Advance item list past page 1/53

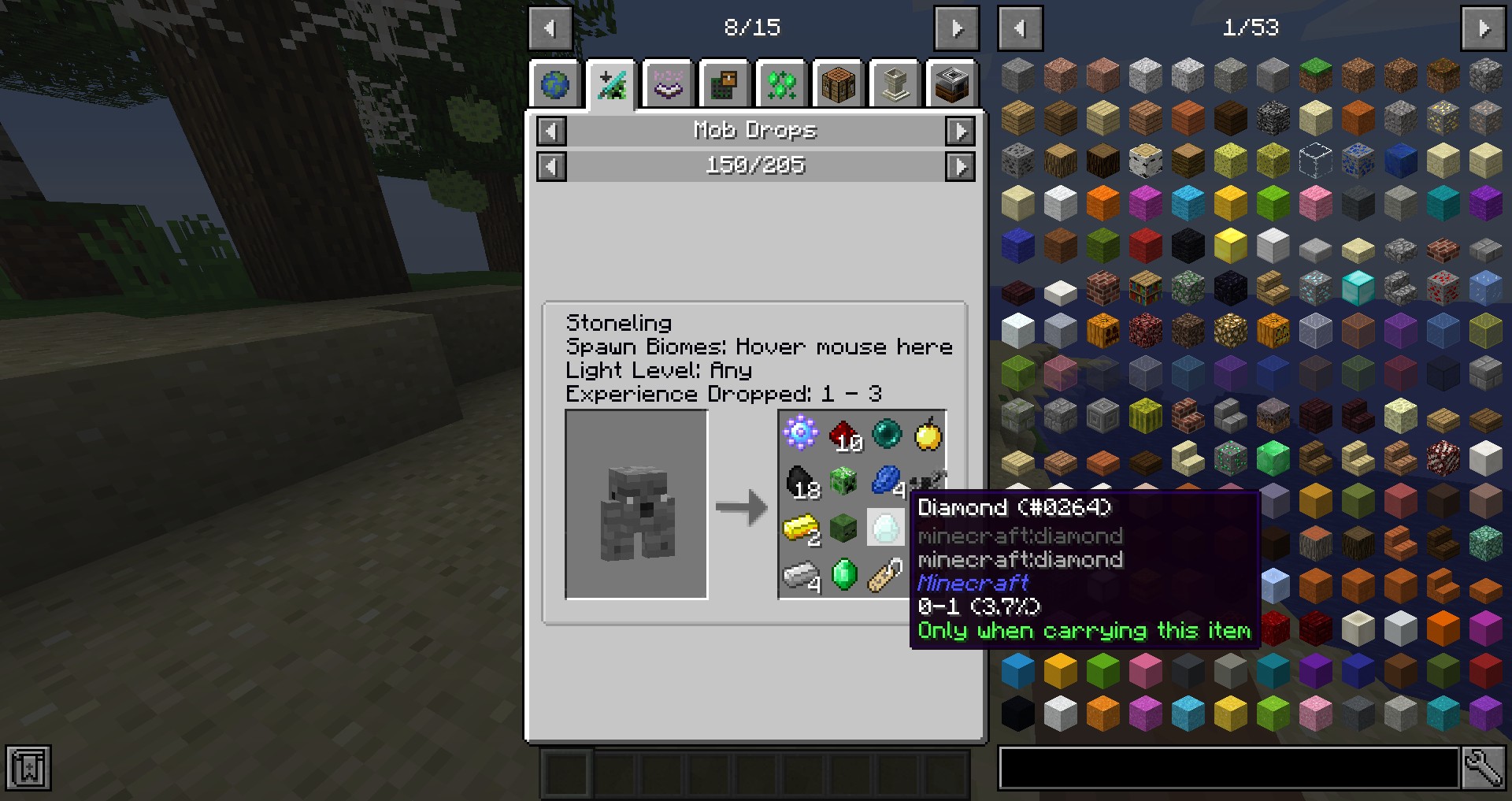[1483, 28]
